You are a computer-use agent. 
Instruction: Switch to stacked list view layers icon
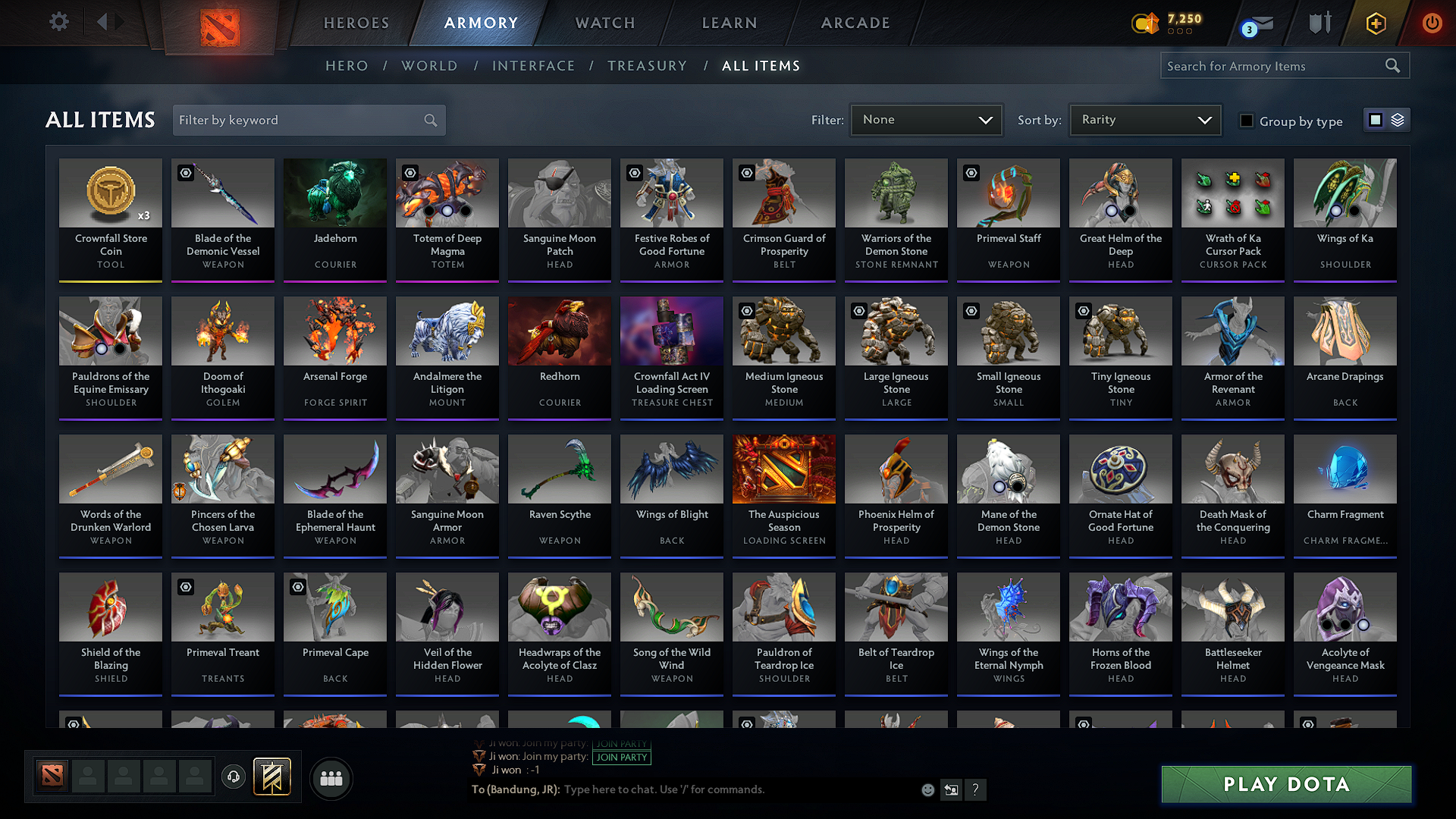pyautogui.click(x=1398, y=119)
